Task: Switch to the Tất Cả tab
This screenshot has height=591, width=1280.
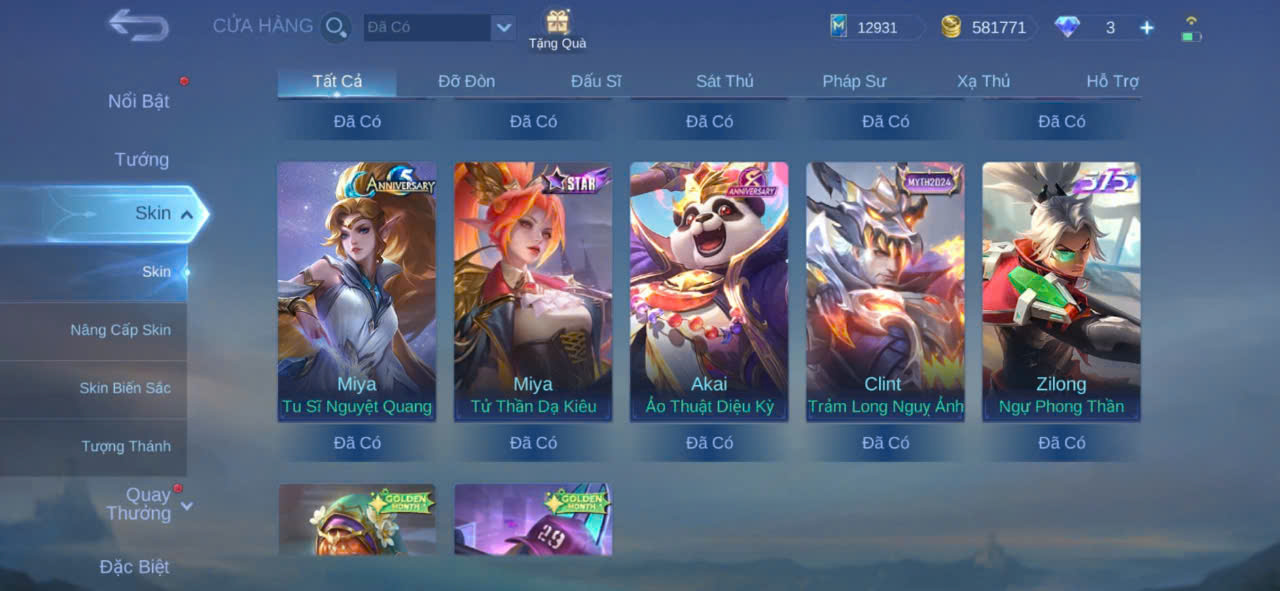Action: click(337, 81)
